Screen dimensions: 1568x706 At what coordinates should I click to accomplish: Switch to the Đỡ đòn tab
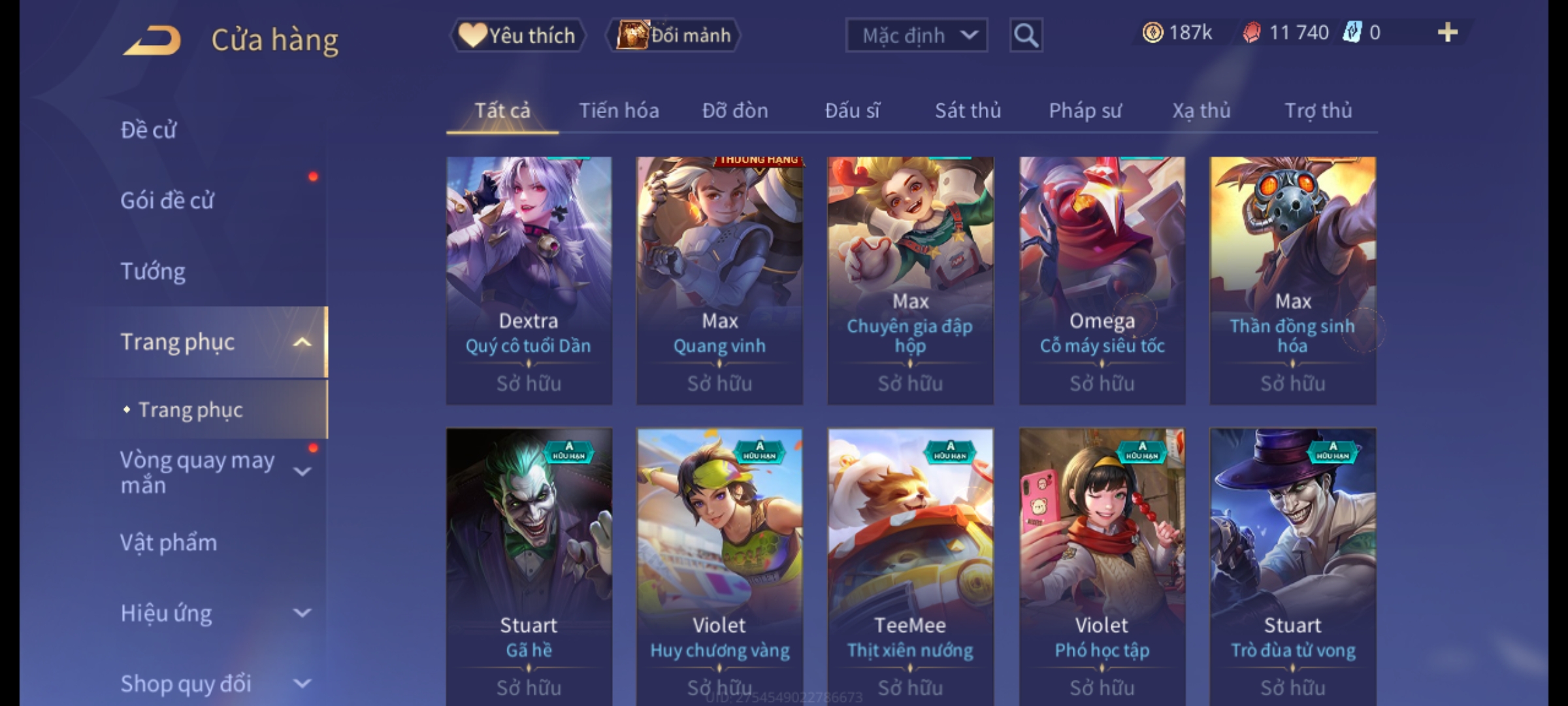coord(735,111)
